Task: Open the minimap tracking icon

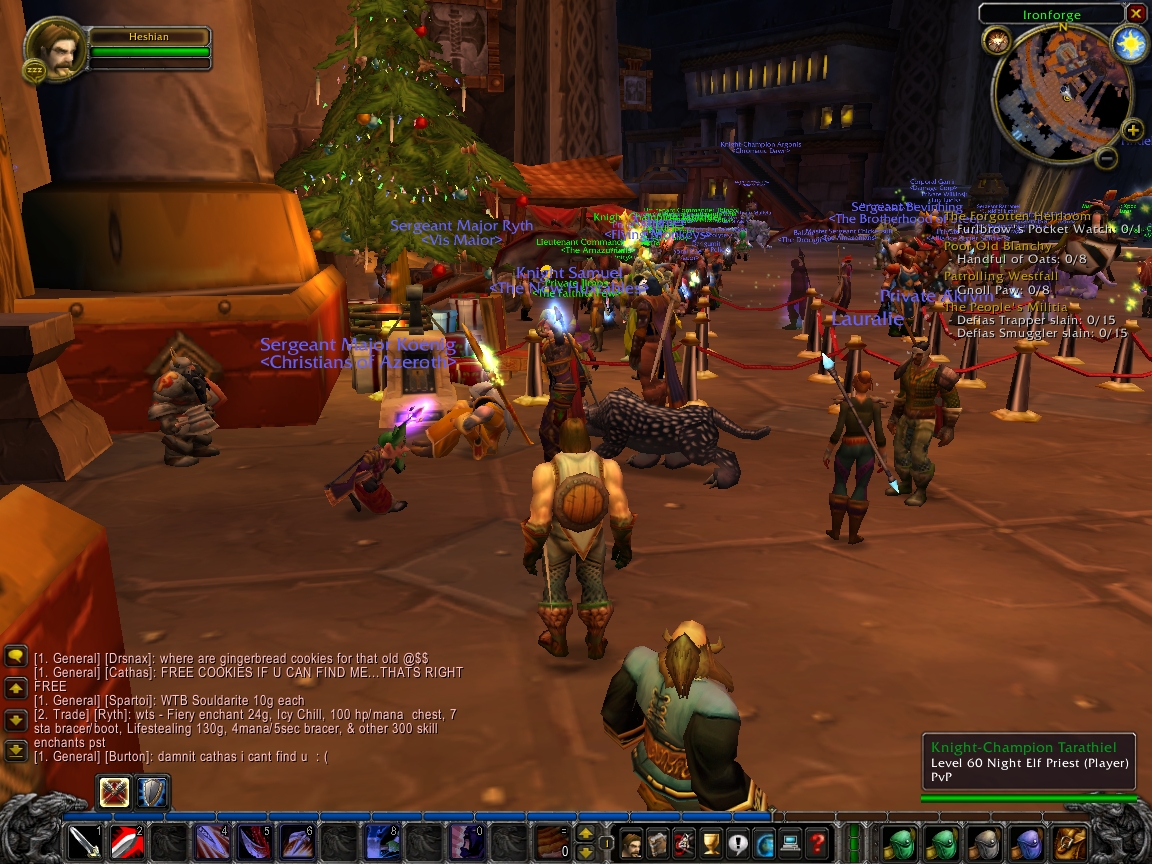Action: 997,40
